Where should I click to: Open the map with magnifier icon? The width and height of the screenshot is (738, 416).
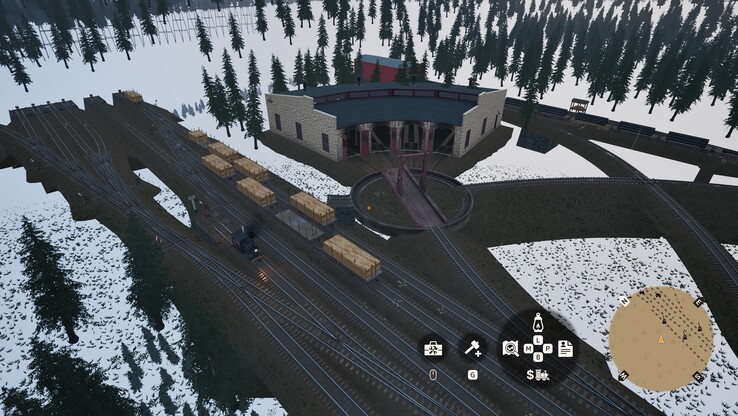tap(510, 348)
